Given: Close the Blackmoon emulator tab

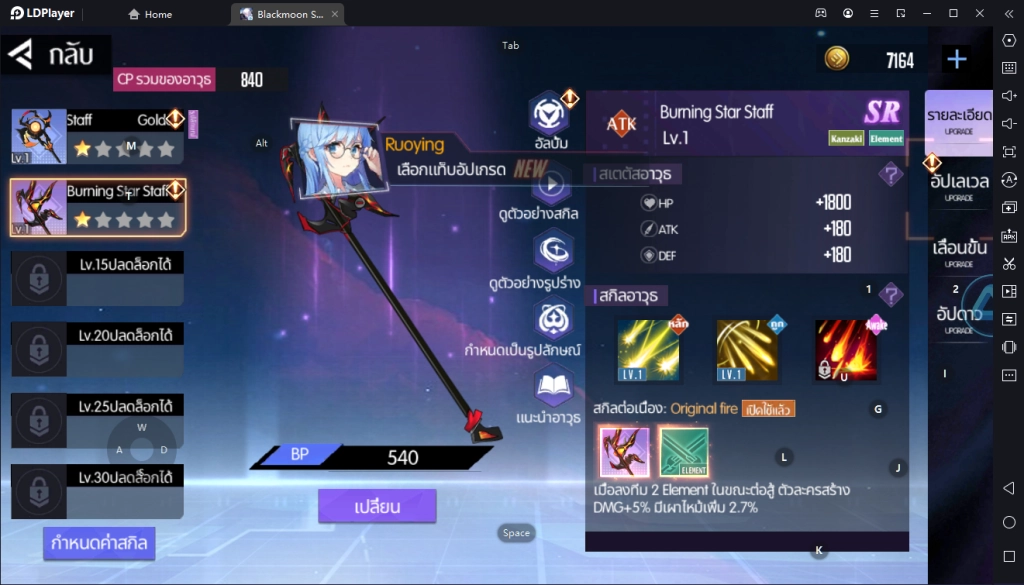Looking at the screenshot, I should [x=335, y=14].
